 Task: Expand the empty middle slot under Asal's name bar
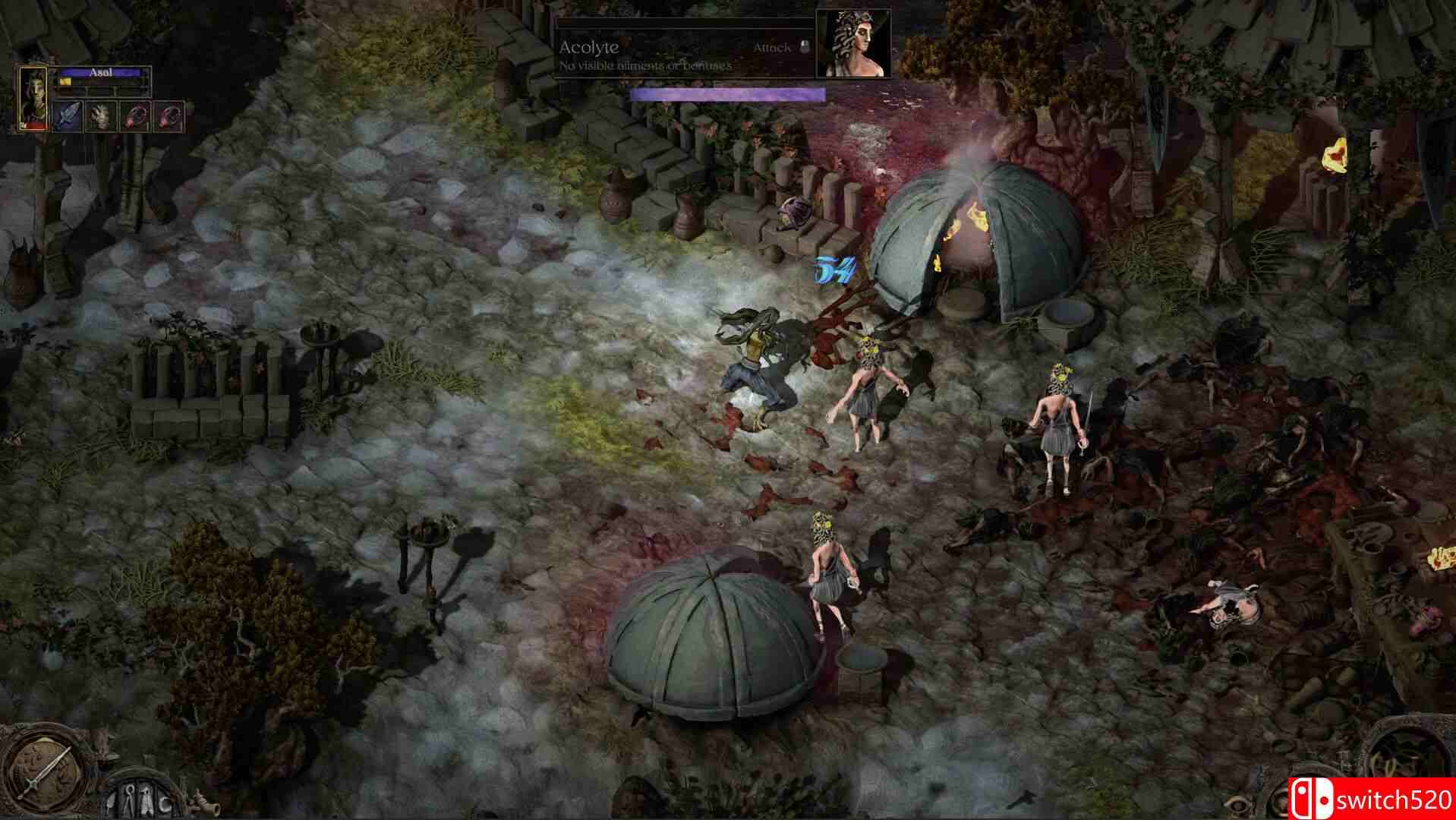(x=101, y=92)
